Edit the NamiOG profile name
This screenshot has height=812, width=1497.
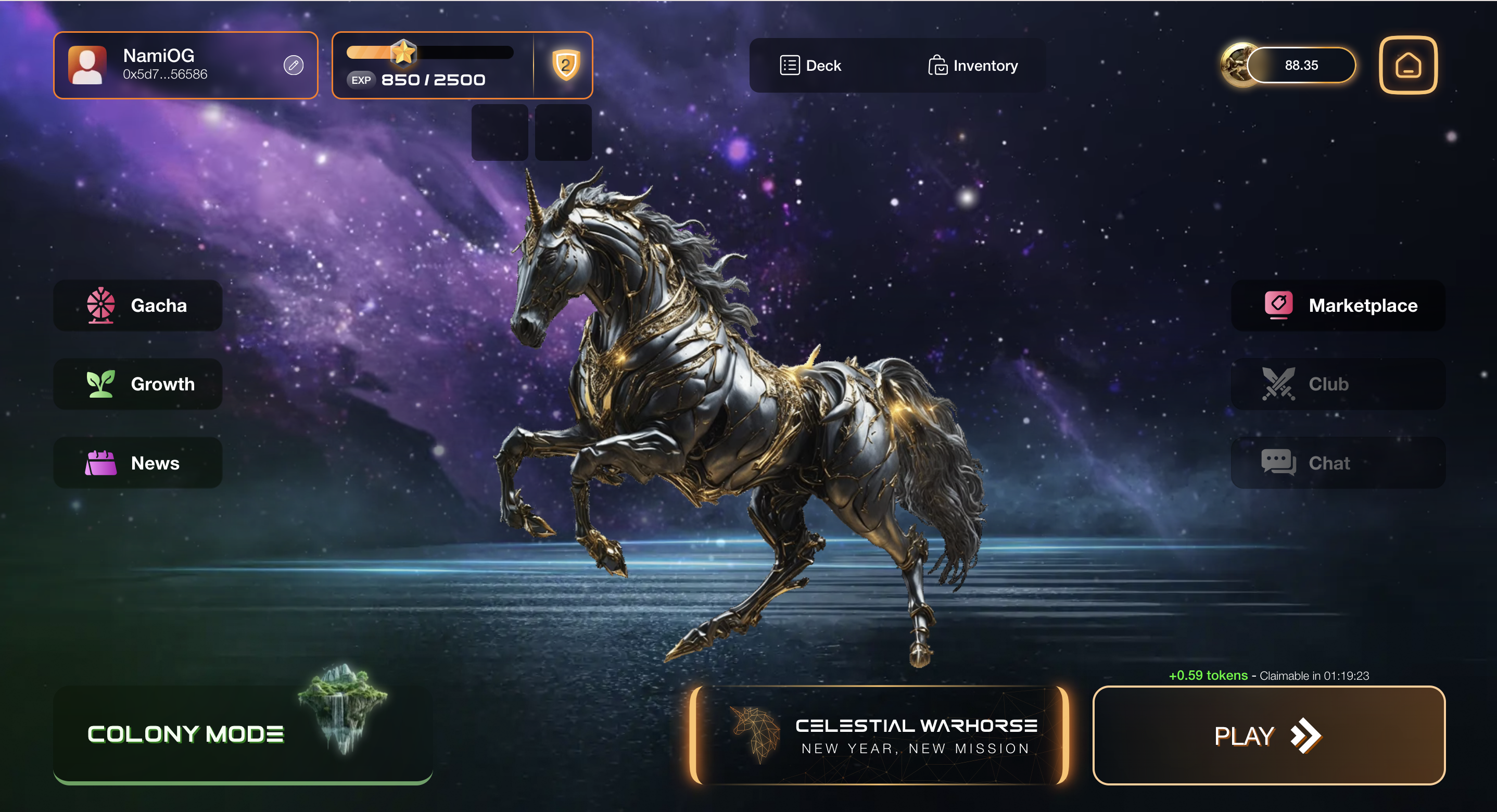294,65
